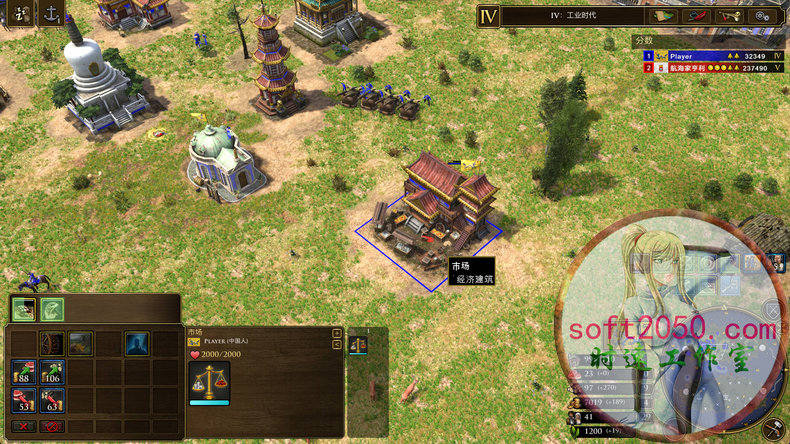Click the anchor icon at top left
This screenshot has width=790, height=444.
coord(50,14)
